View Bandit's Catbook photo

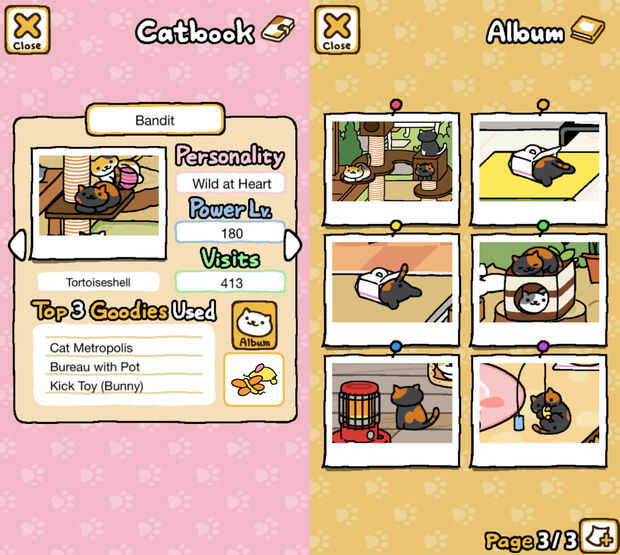[x=98, y=200]
